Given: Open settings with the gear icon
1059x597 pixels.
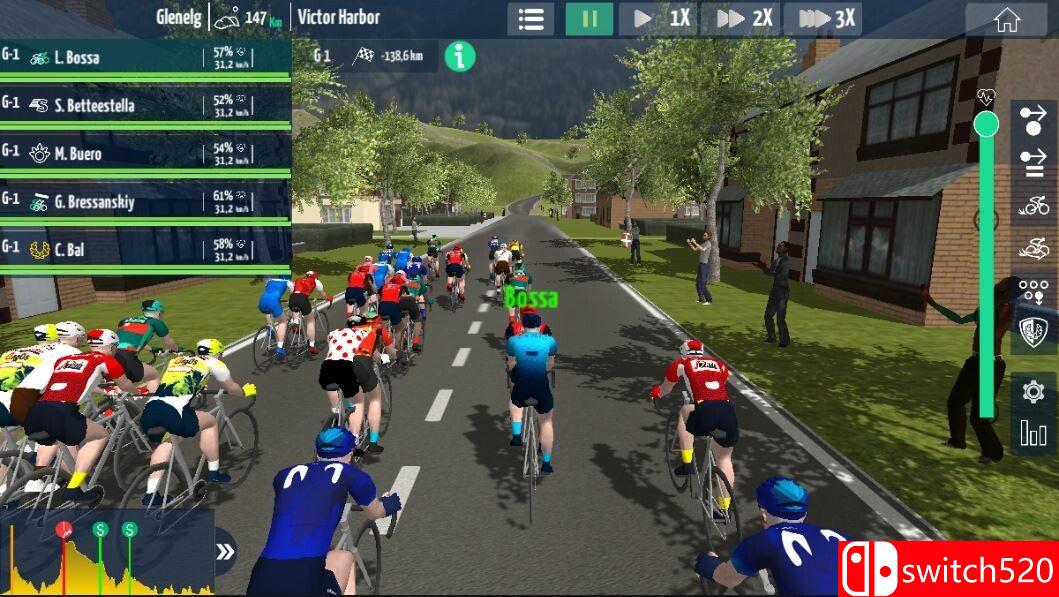Looking at the screenshot, I should 1033,391.
